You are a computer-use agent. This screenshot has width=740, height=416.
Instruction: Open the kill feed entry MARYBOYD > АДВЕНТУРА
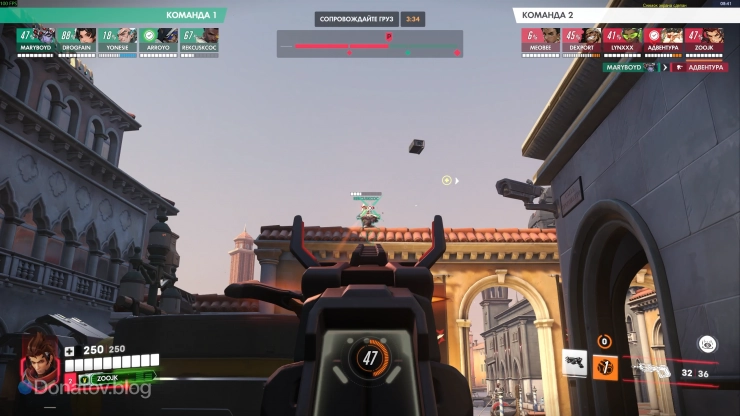[x=664, y=67]
